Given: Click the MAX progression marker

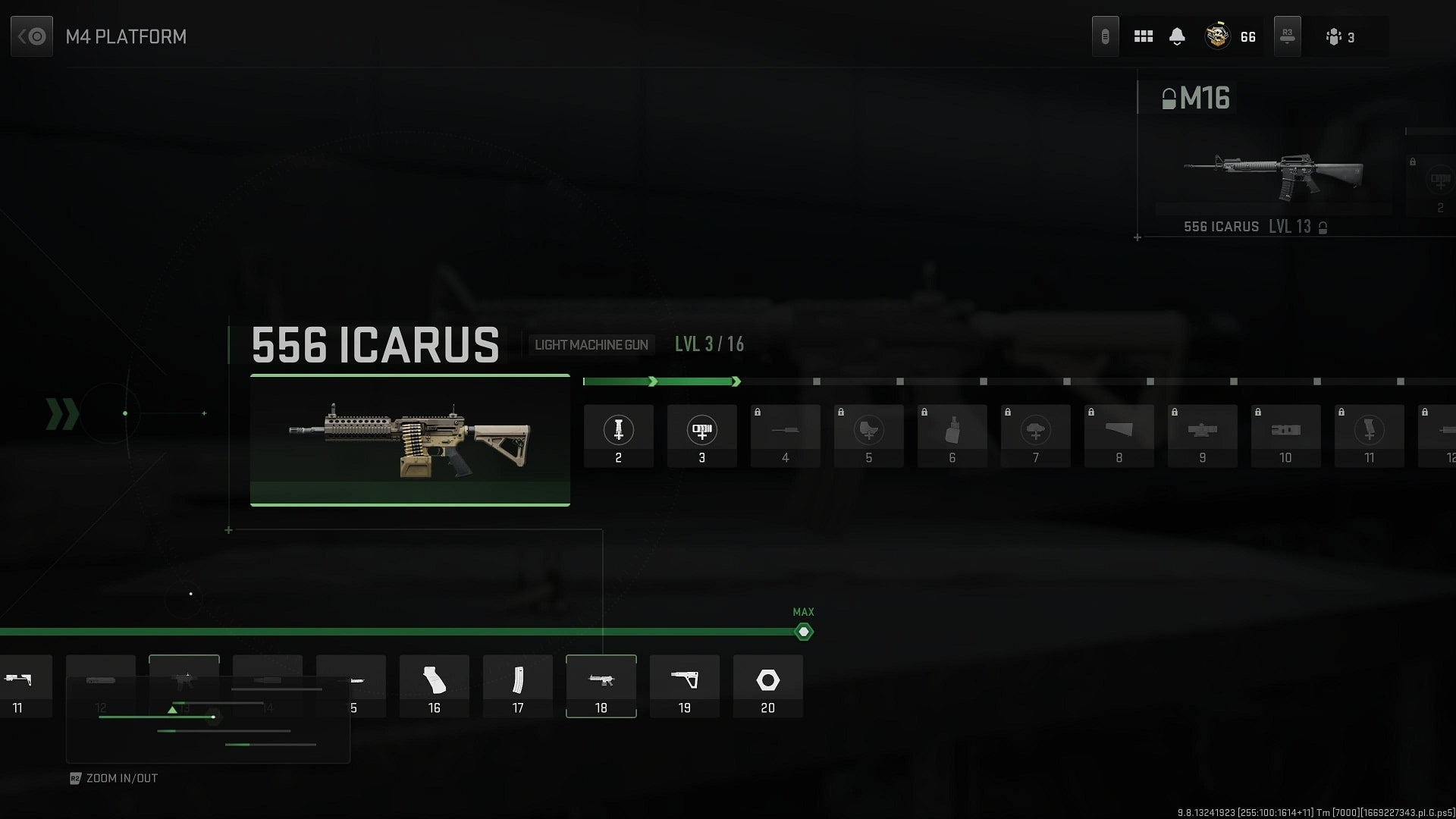Looking at the screenshot, I should [x=803, y=632].
